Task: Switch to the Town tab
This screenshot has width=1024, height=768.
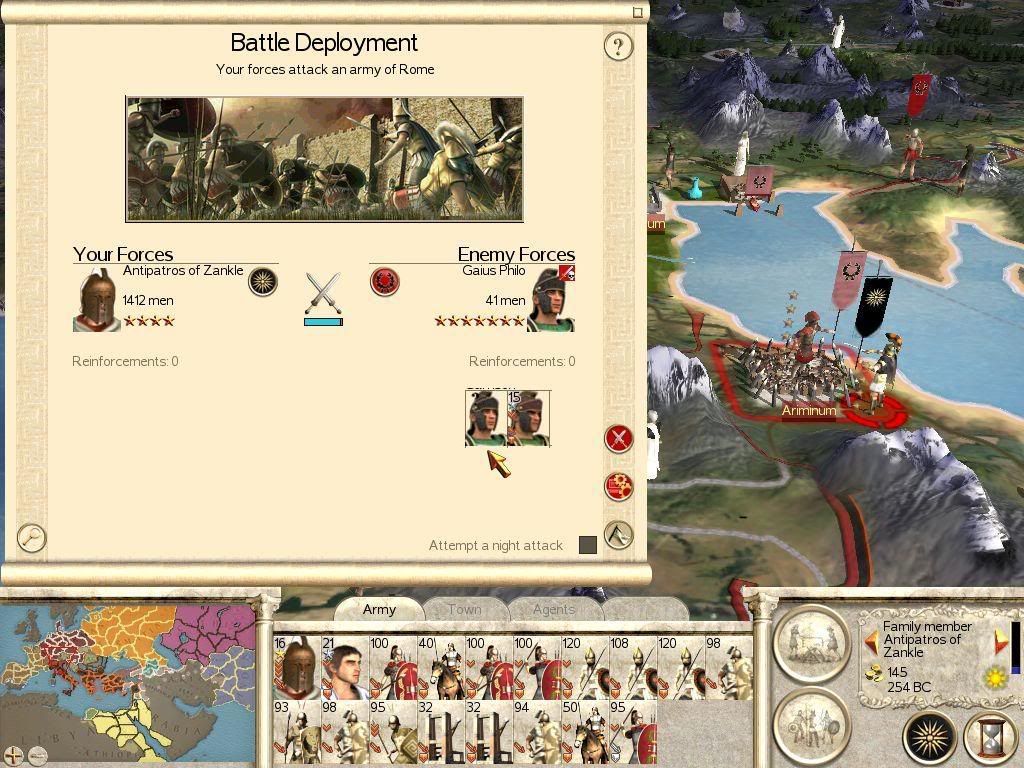Action: tap(464, 609)
